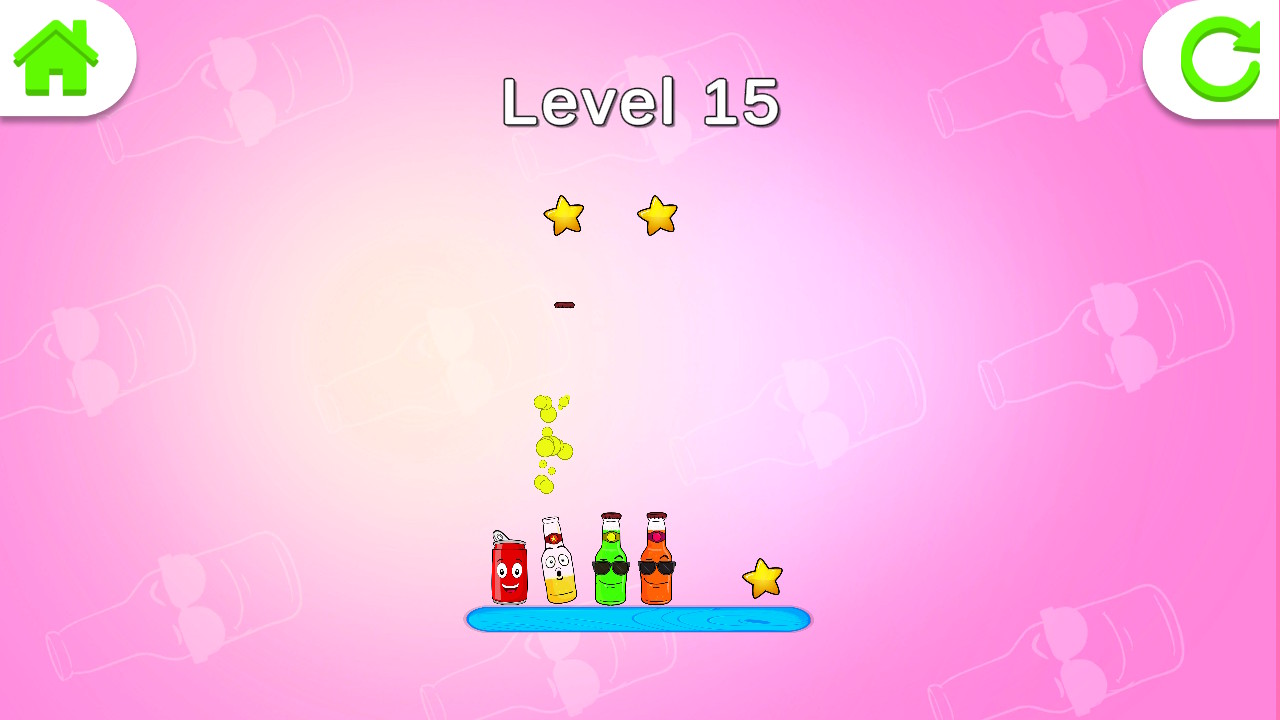Image resolution: width=1280 pixels, height=720 pixels.
Task: Tap the floating bottle cap above the bubbles
Action: [x=566, y=303]
